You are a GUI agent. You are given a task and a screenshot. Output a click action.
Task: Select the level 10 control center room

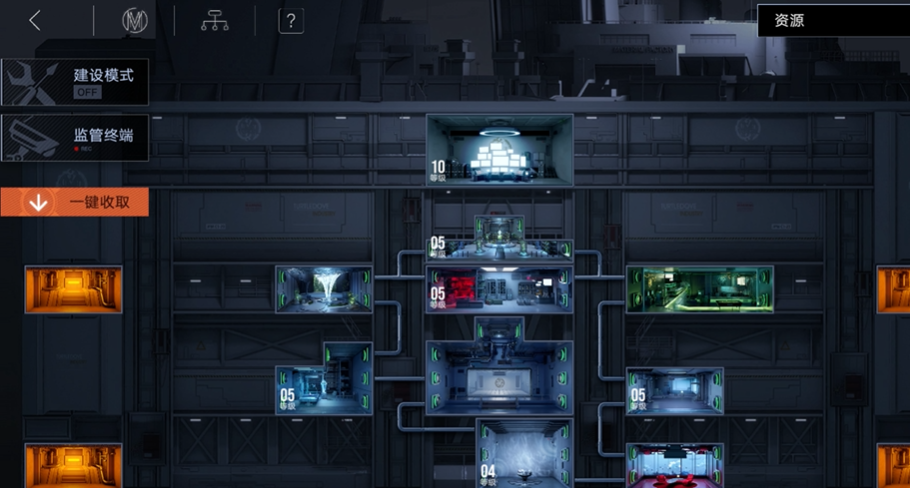(x=499, y=150)
